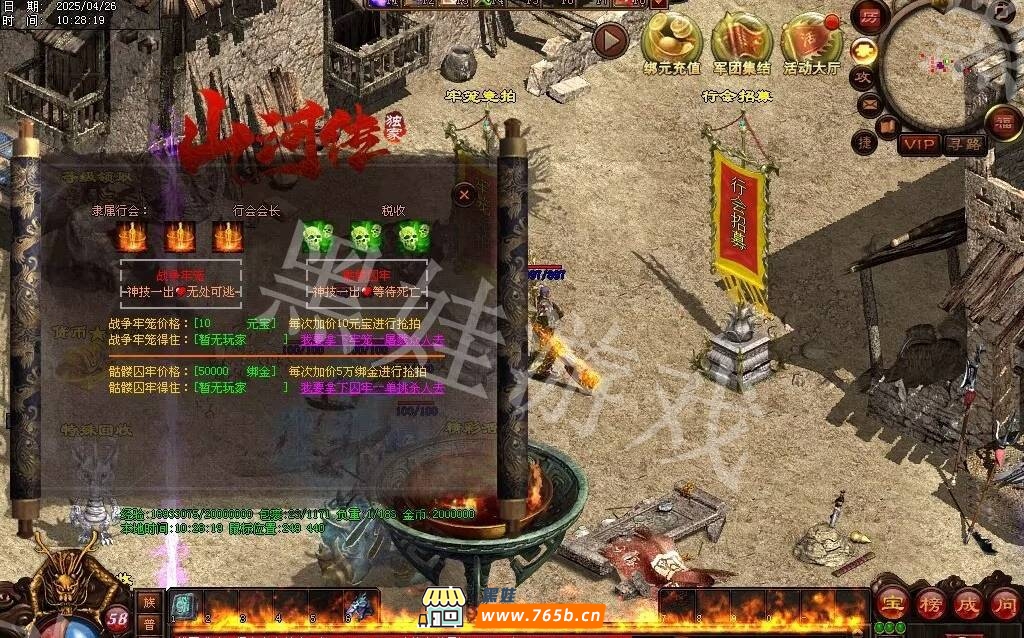Image resolution: width=1024 pixels, height=638 pixels.
Task: Open the VIP button
Action: (x=918, y=144)
